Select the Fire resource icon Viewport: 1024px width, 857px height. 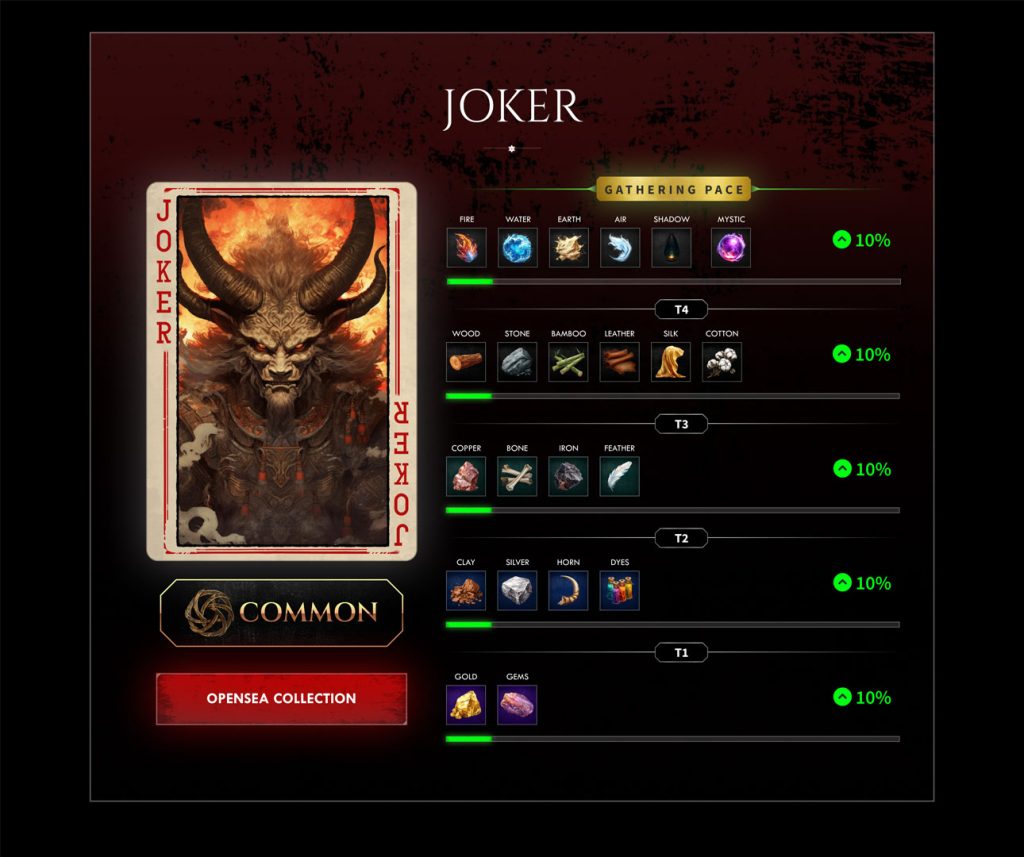(x=466, y=248)
